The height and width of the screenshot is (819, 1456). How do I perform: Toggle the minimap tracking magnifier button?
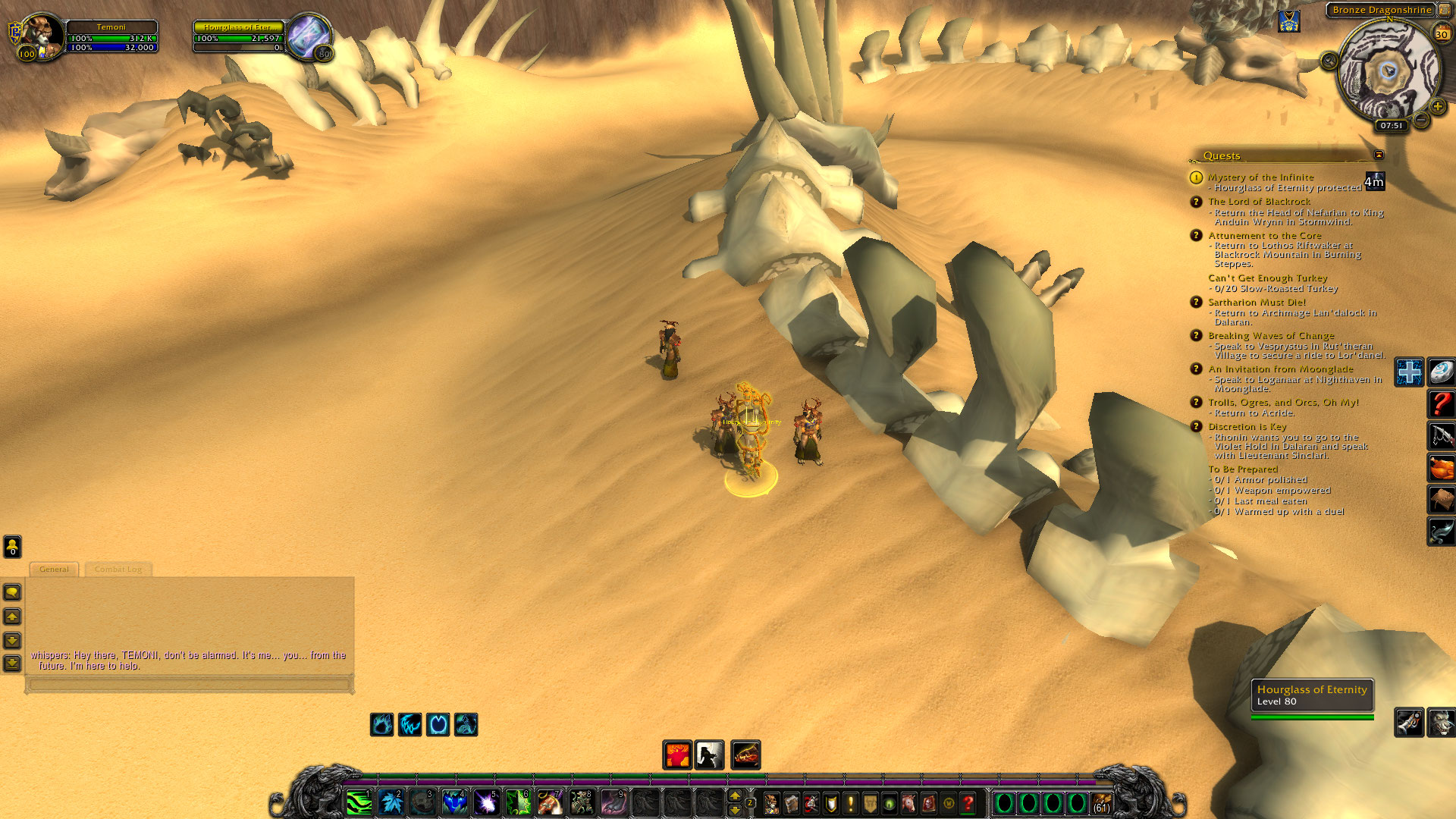1329,61
